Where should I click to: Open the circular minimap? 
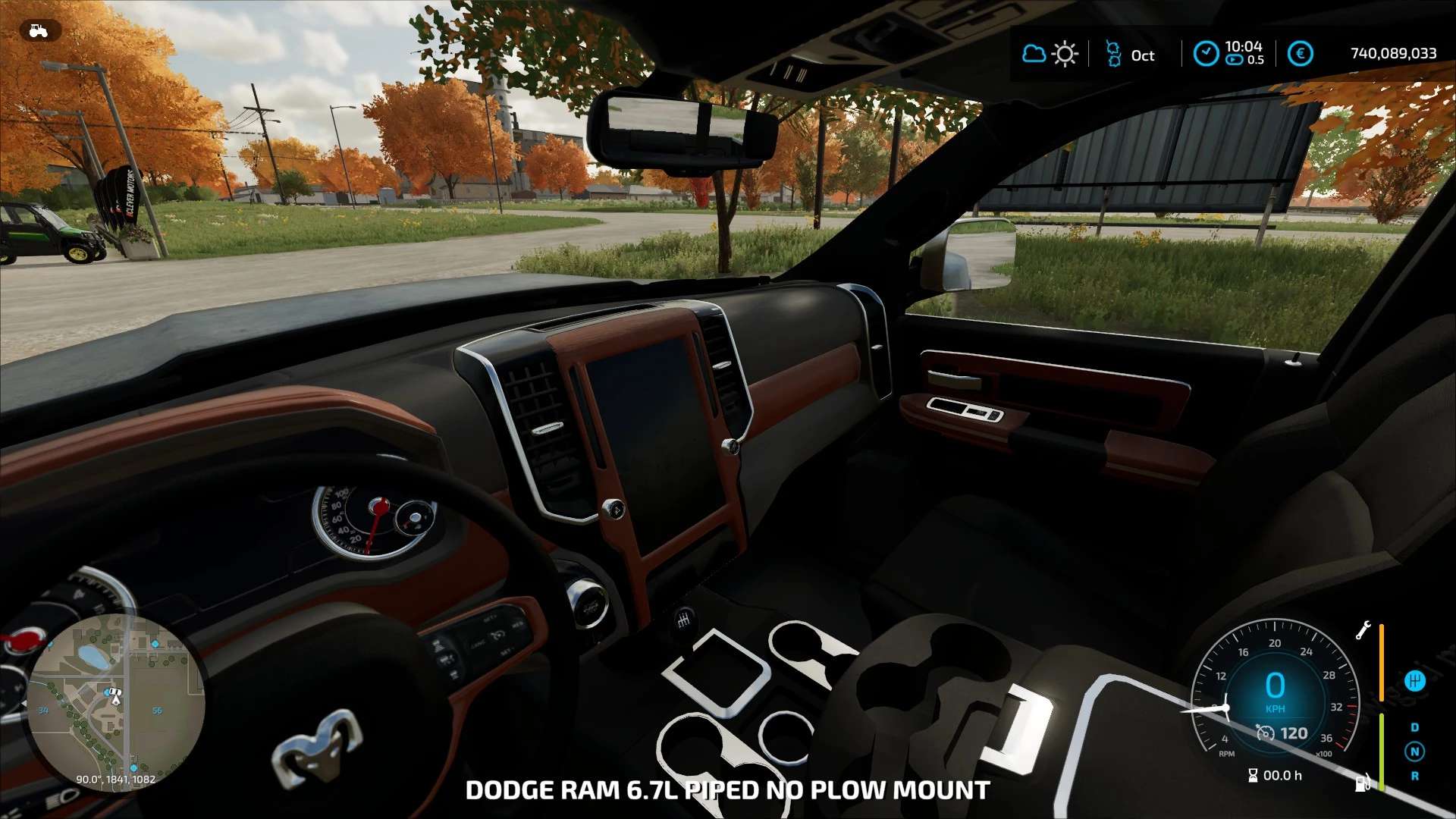coord(115,703)
